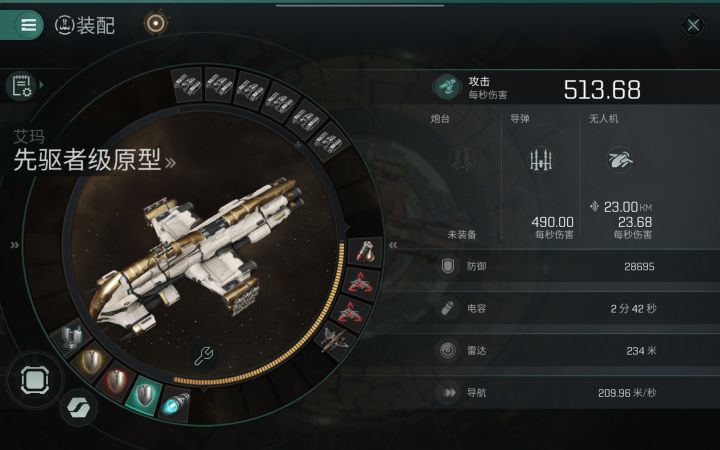The height and width of the screenshot is (450, 720).
Task: Tap the rounded square button
Action: [34, 380]
